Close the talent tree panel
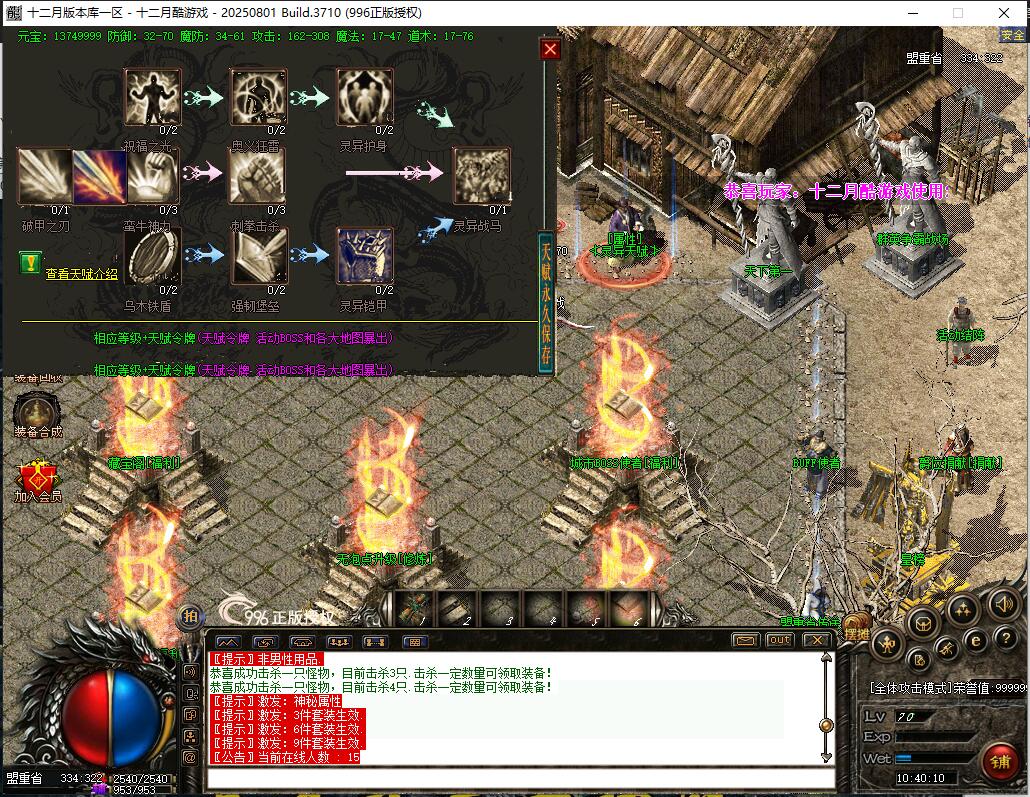 point(550,49)
